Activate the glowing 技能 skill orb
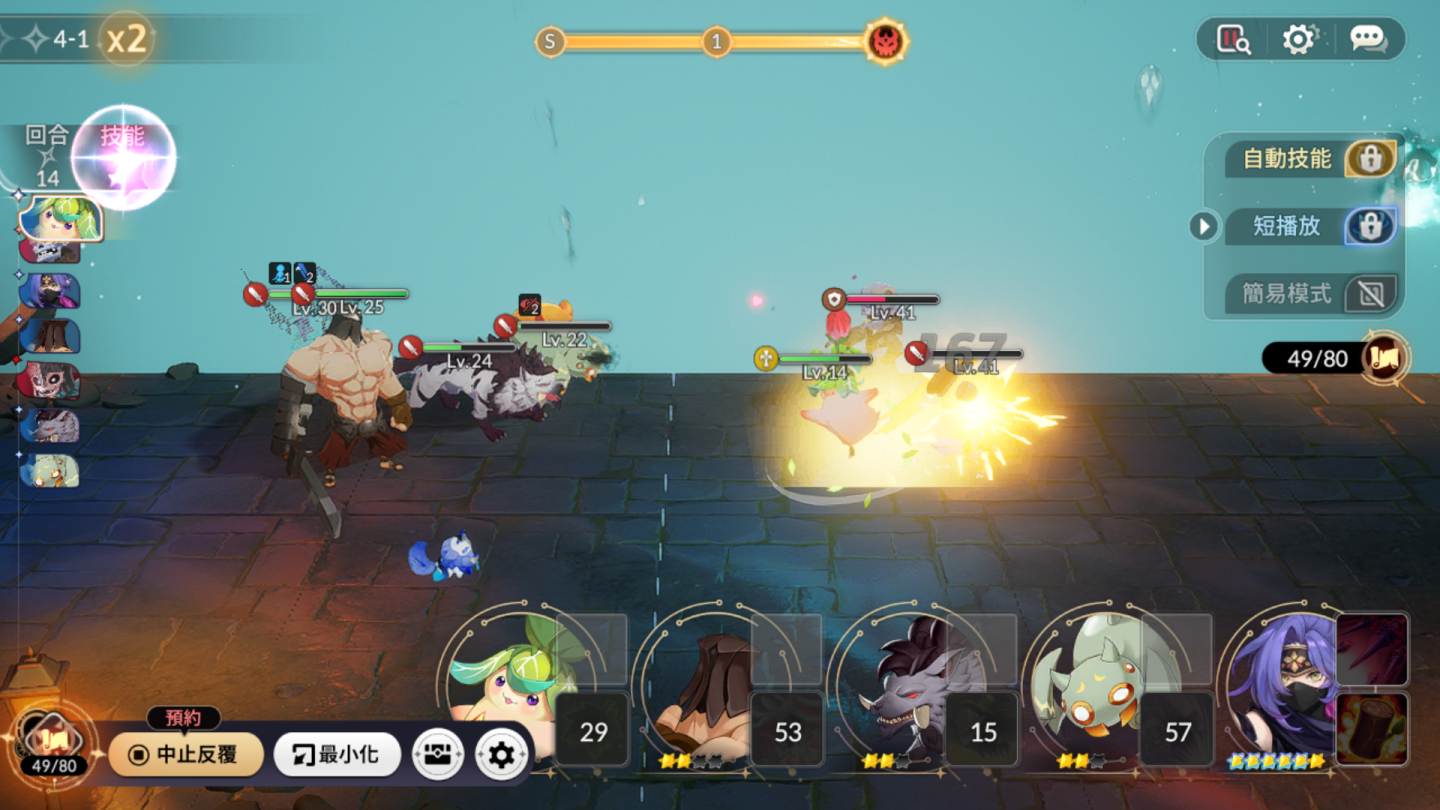 tap(124, 157)
